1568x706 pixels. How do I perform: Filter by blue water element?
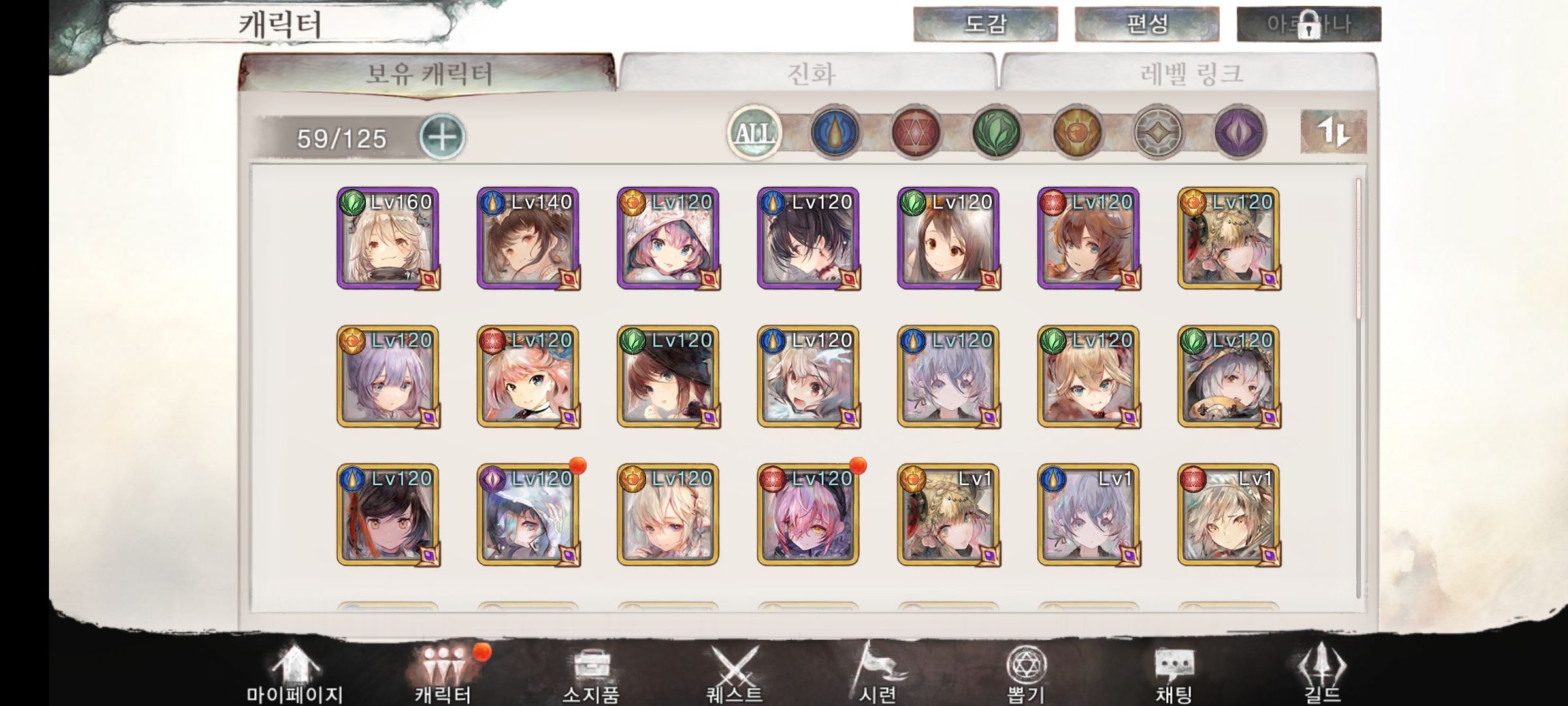pyautogui.click(x=834, y=133)
